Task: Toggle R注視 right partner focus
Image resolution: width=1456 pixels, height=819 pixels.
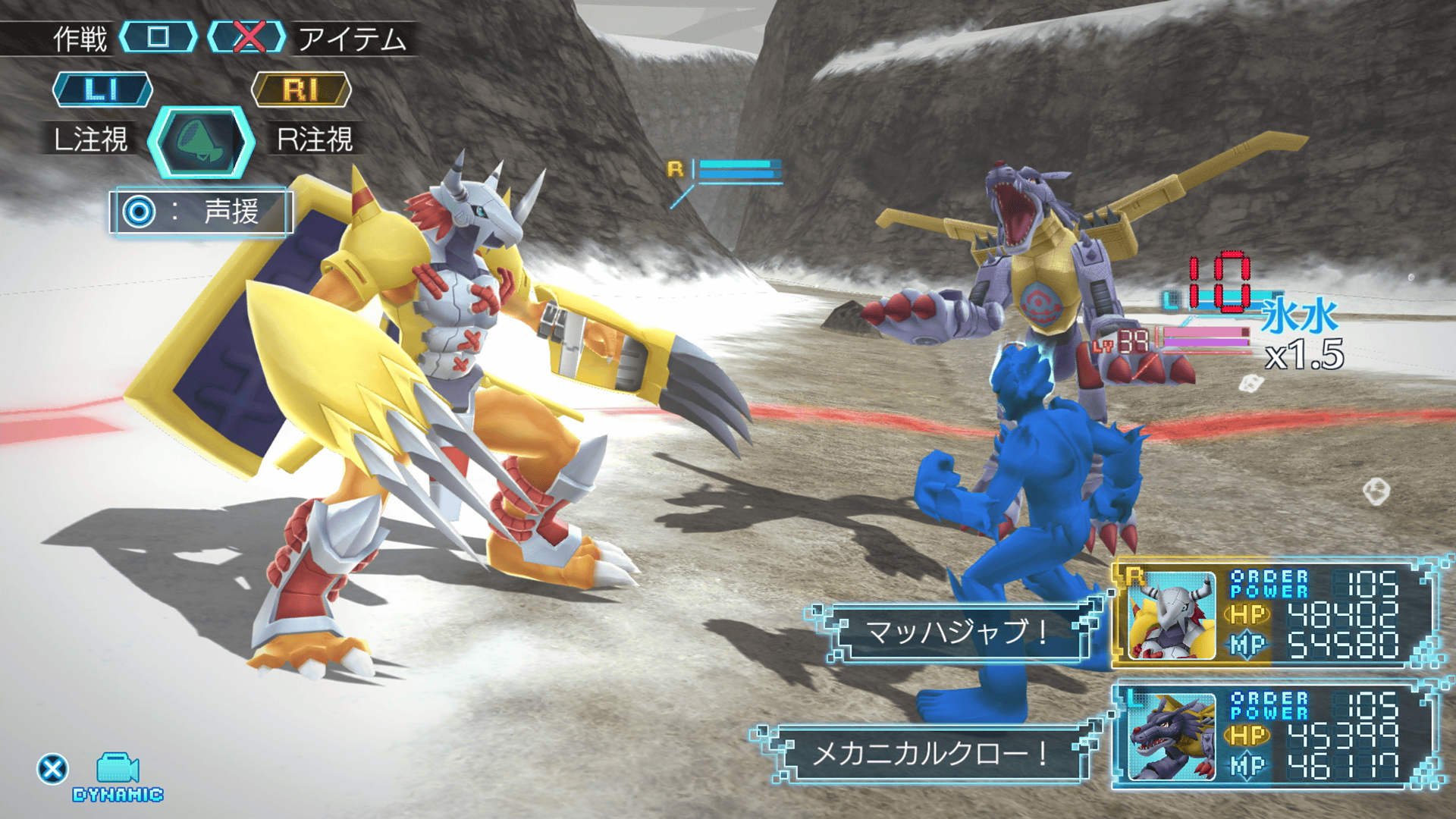Action: tap(315, 138)
